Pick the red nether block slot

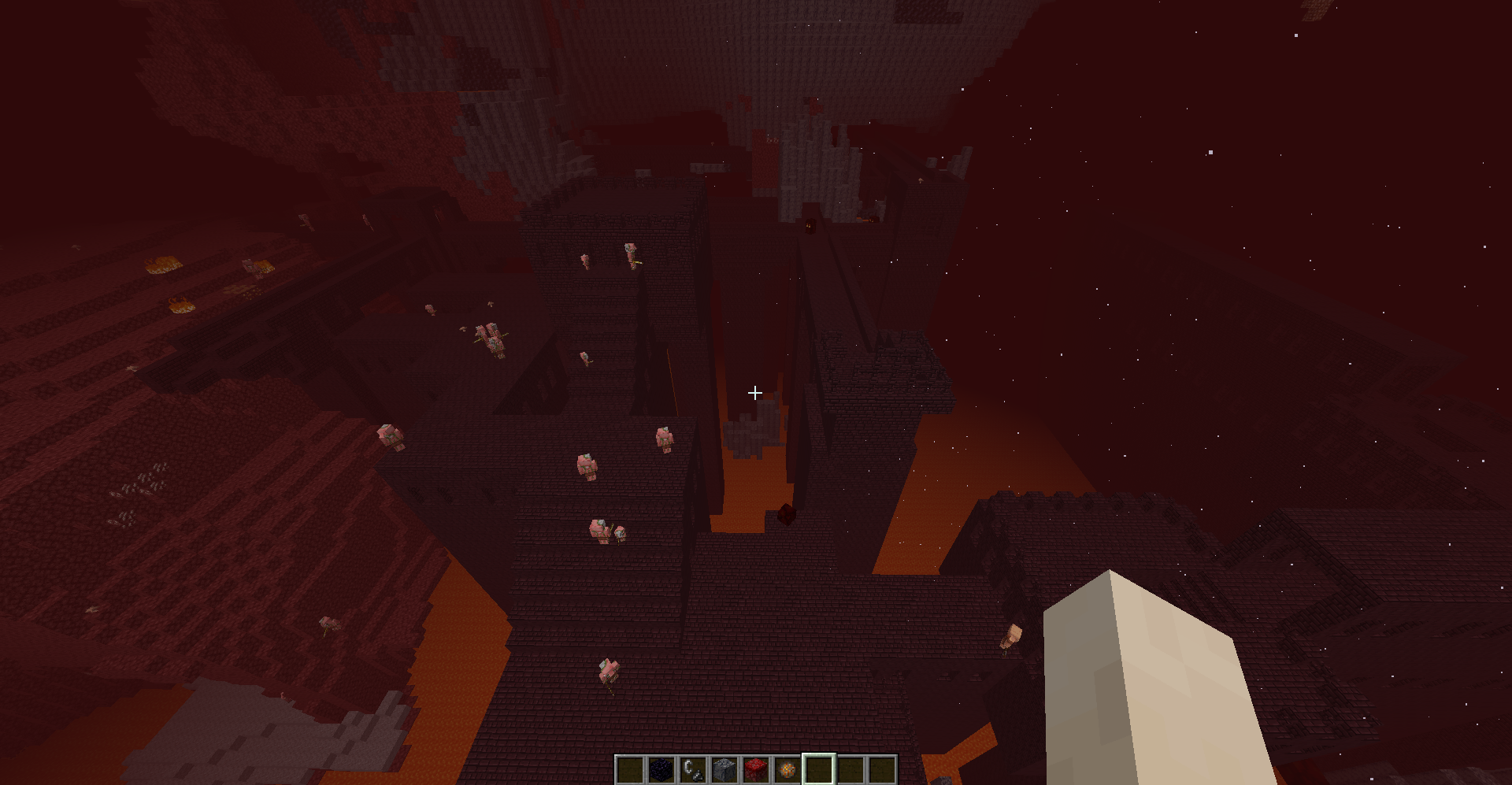pos(756,769)
